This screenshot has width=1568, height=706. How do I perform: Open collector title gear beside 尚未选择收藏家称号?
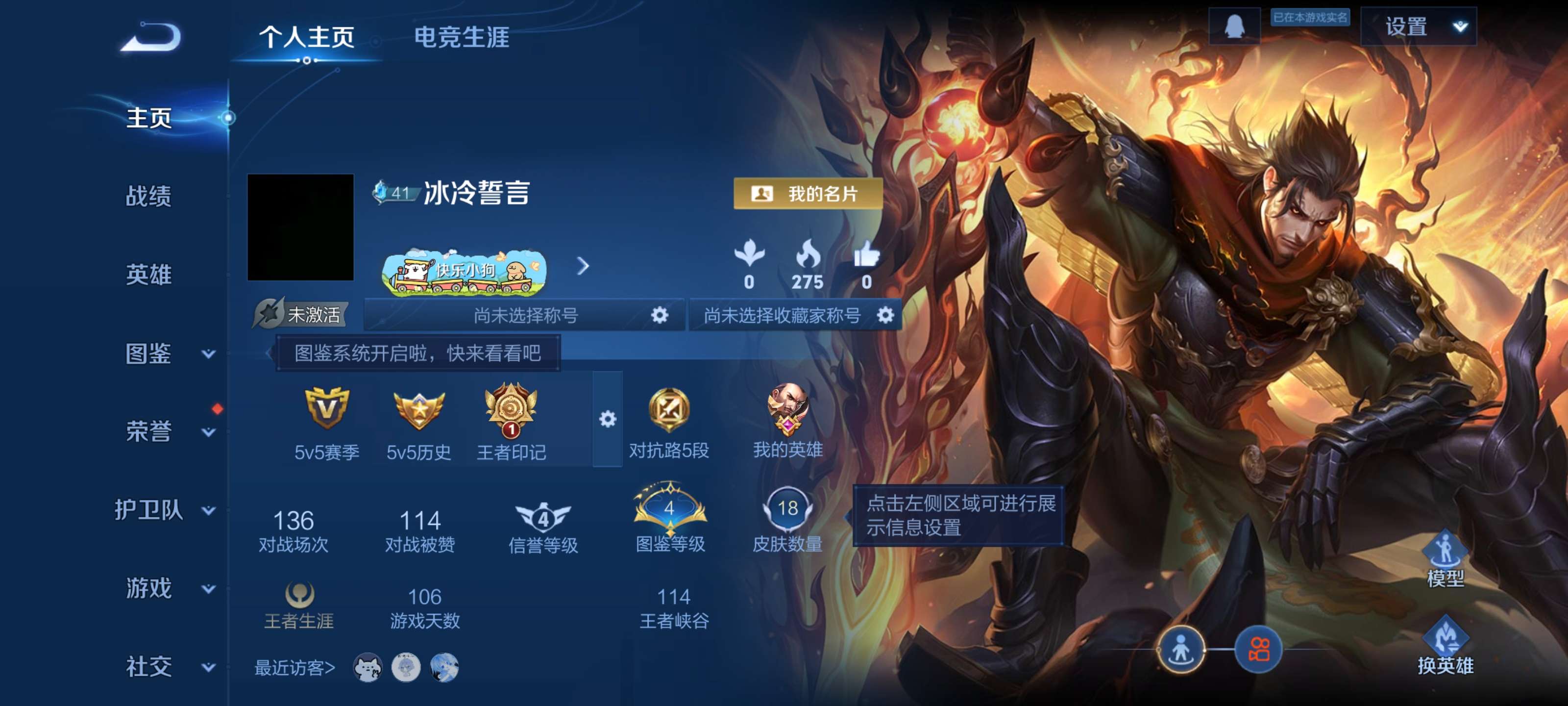(885, 314)
